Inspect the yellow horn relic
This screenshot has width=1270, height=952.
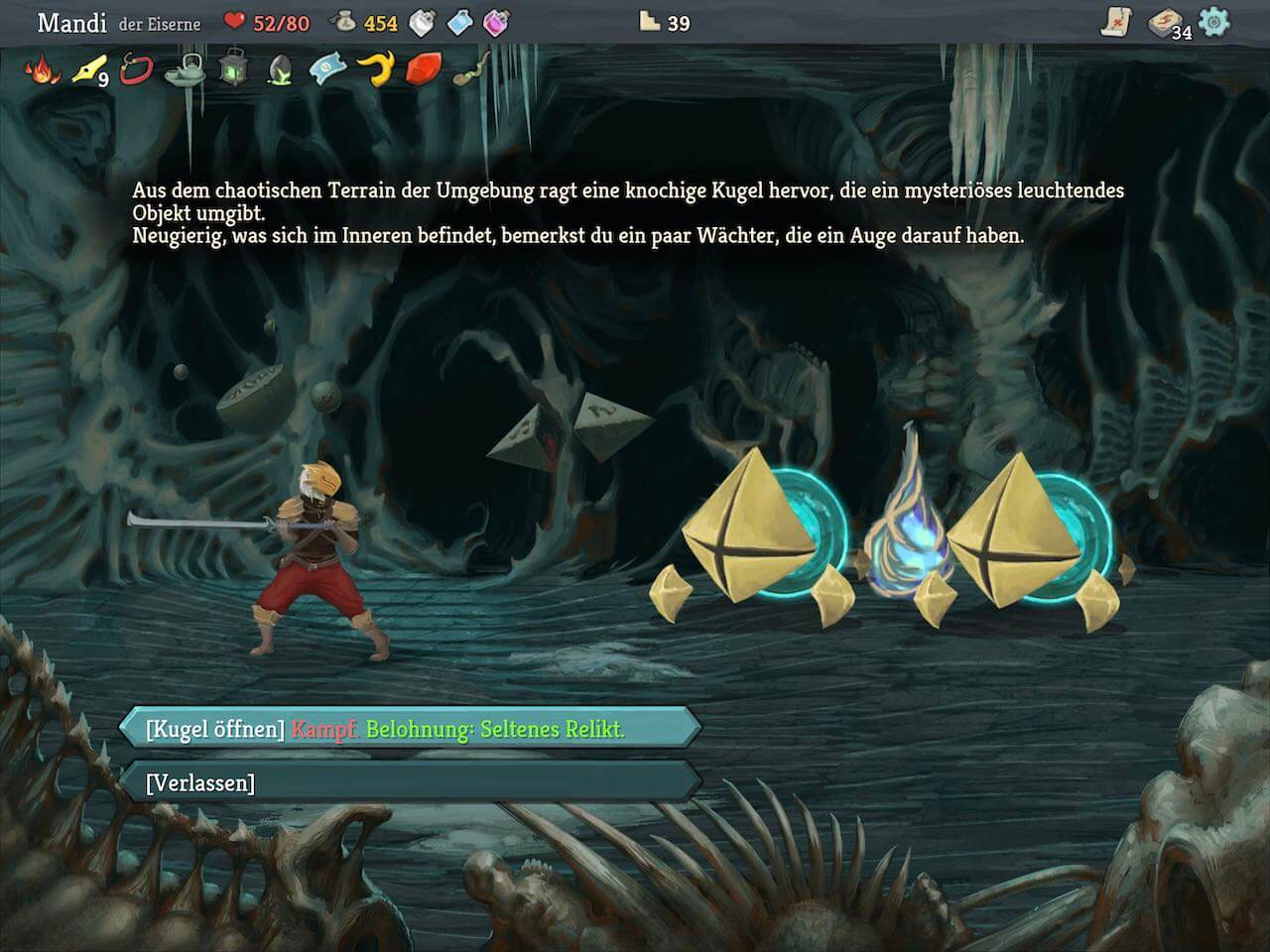375,69
